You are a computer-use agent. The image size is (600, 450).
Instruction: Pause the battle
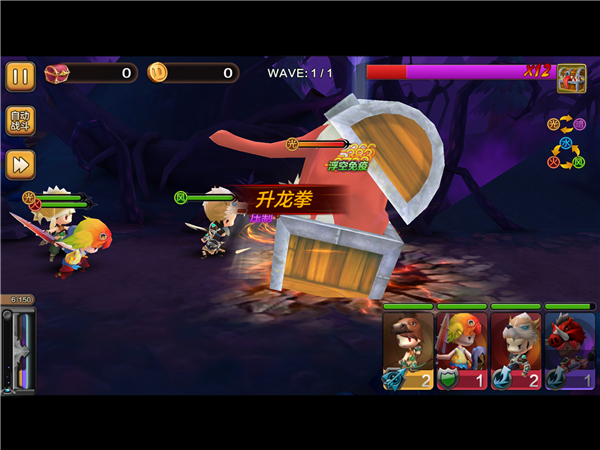(x=20, y=76)
